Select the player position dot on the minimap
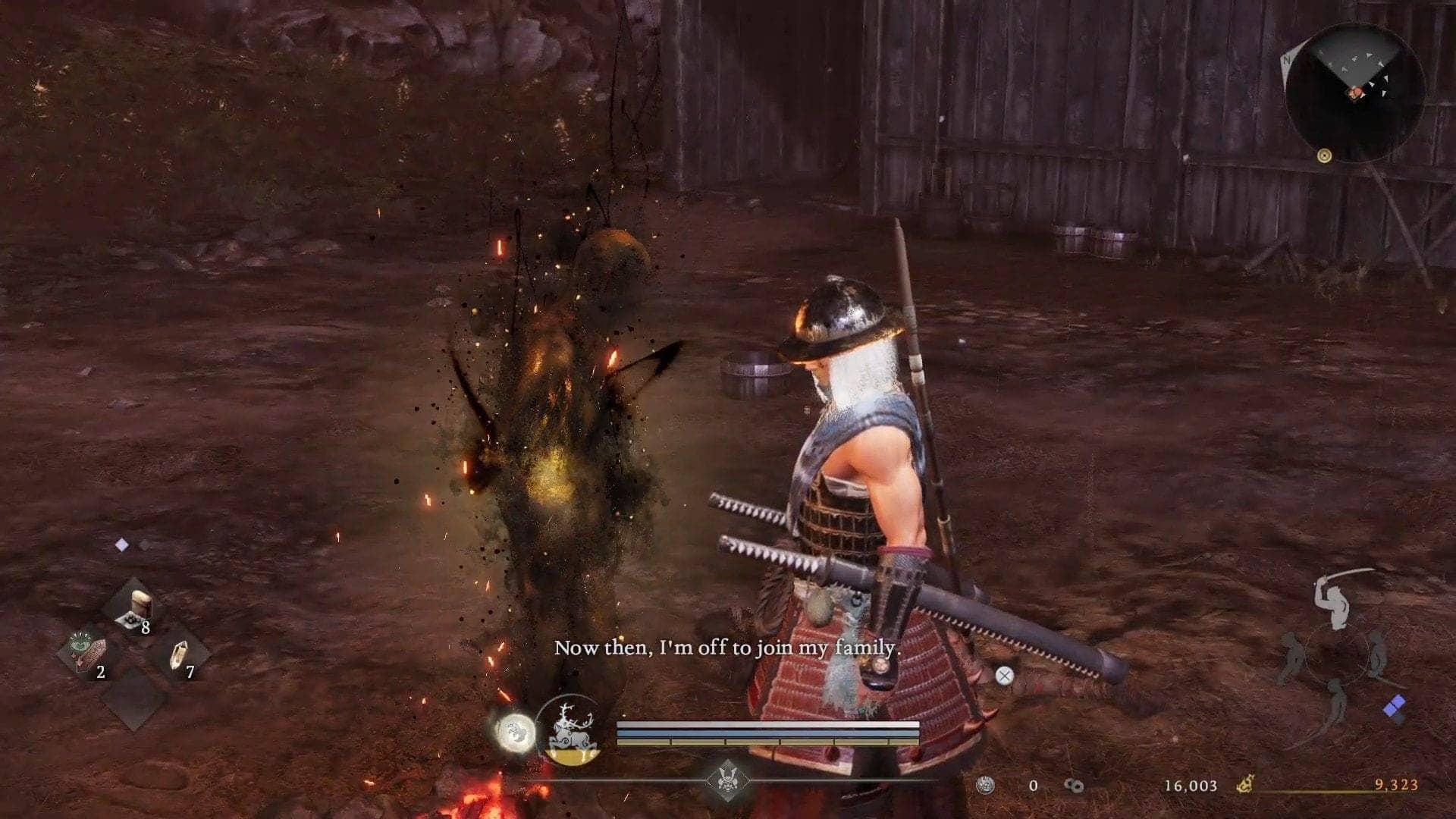This screenshot has height=819, width=1456. coord(1357,93)
